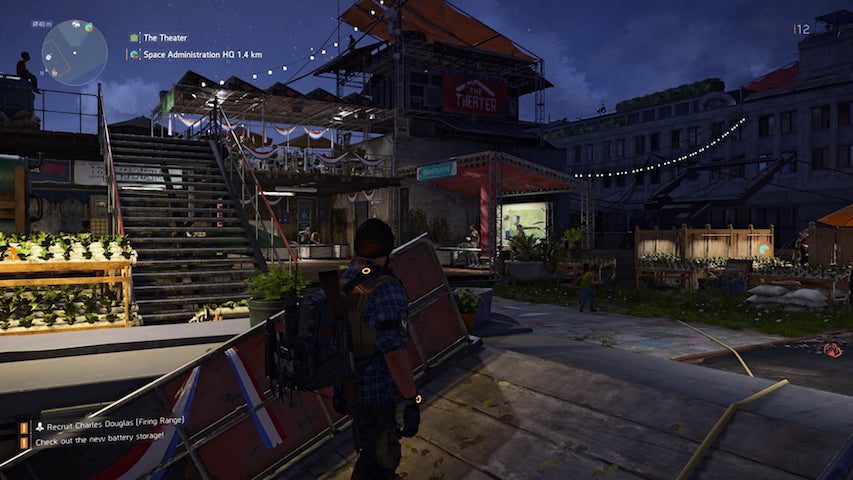Select The Theater location label

click(164, 37)
